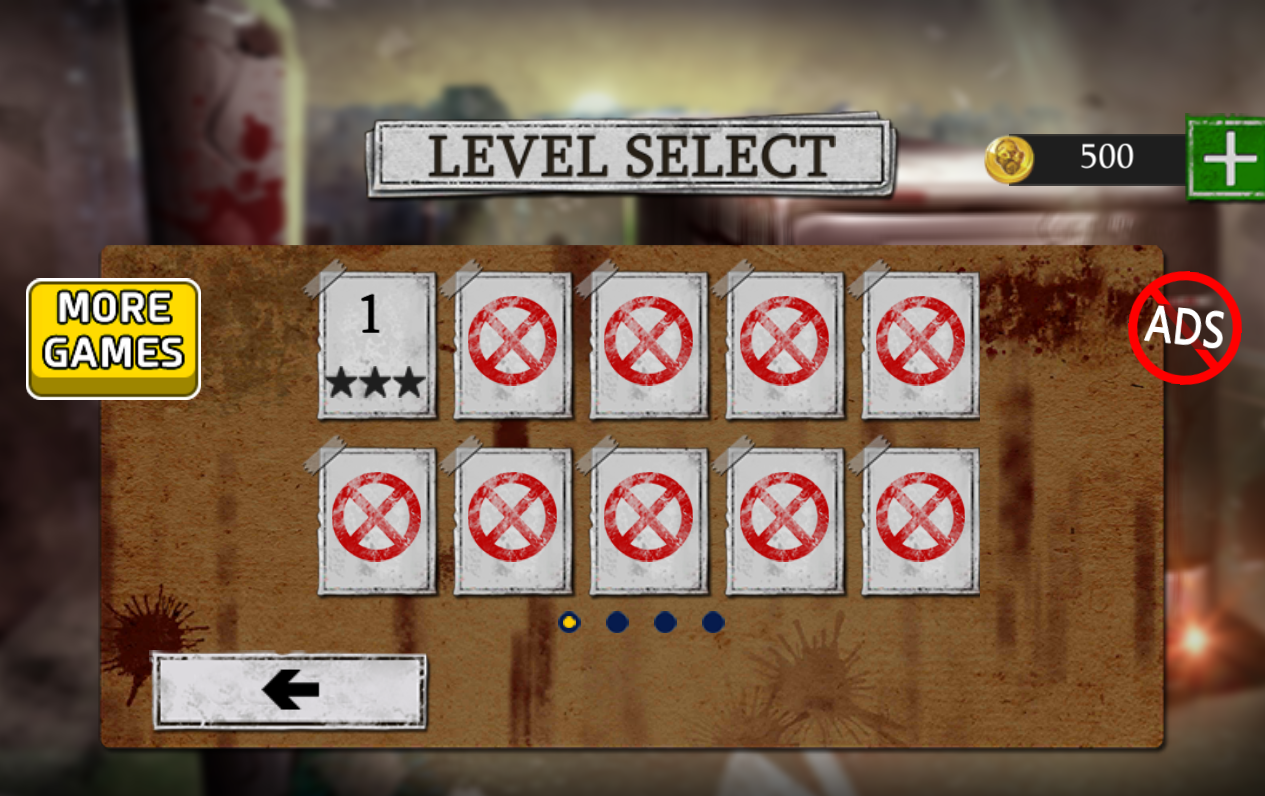Screen dimensions: 1265x796
Task: Open the More Games button
Action: pos(113,338)
